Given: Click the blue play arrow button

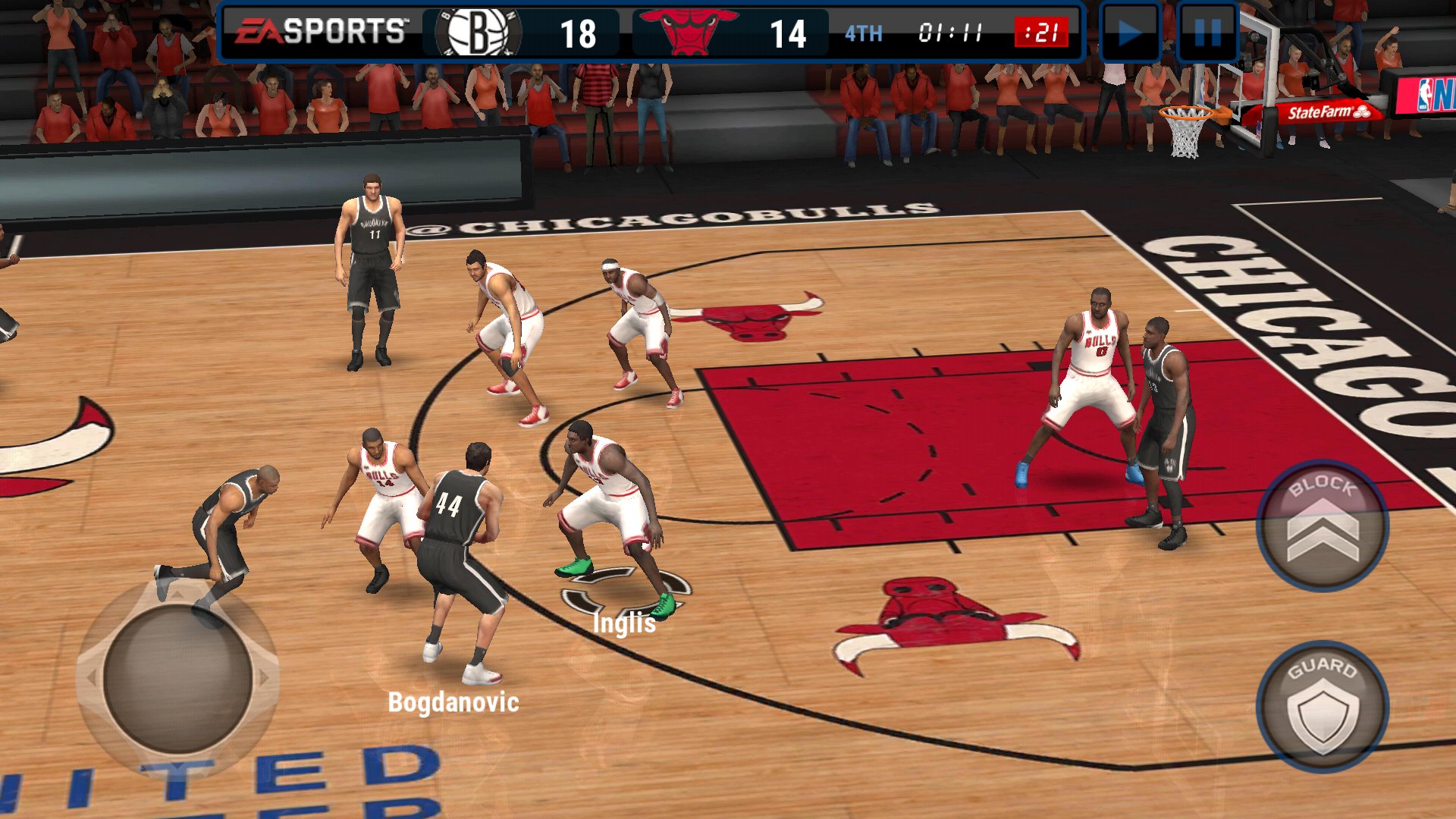Looking at the screenshot, I should [1129, 33].
